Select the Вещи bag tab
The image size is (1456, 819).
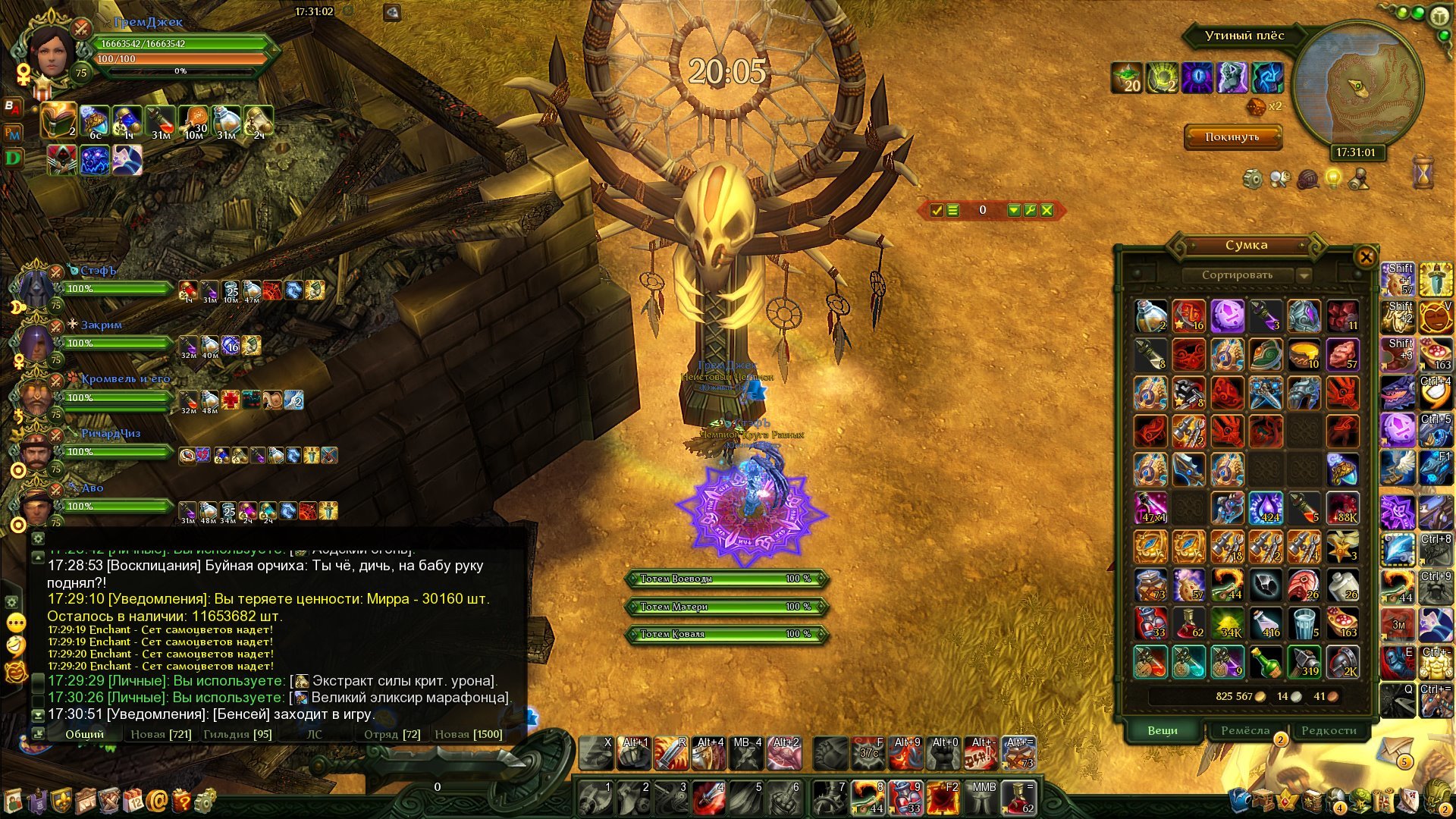point(1162,730)
